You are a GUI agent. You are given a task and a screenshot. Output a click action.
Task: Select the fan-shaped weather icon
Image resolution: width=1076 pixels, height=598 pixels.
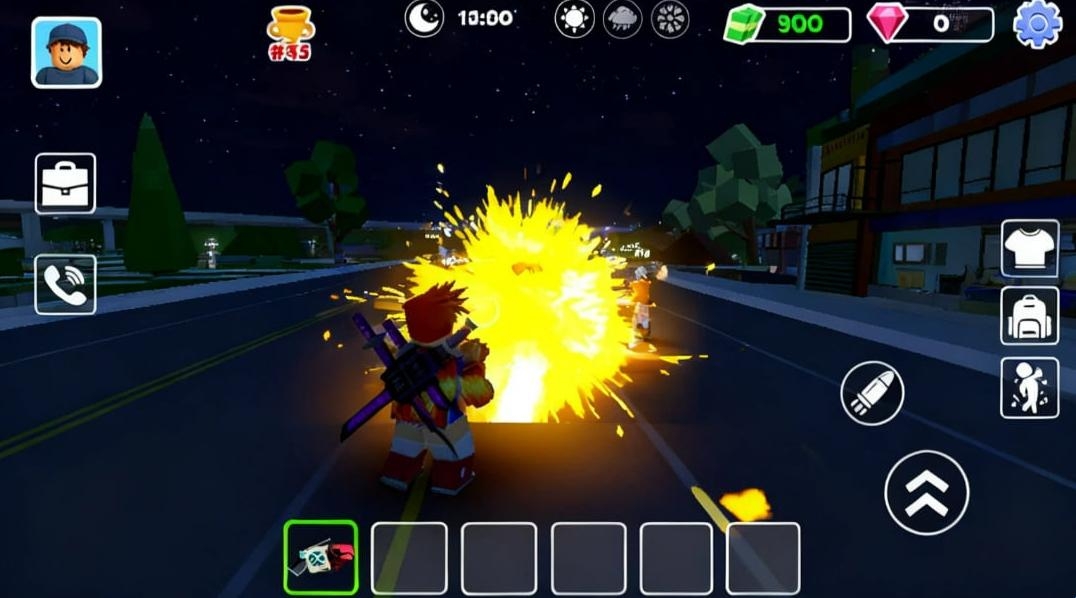(x=670, y=19)
